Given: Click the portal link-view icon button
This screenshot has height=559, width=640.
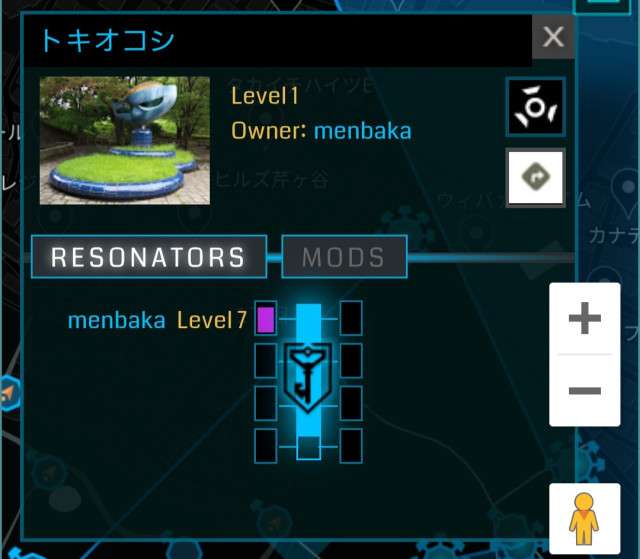Looking at the screenshot, I should pos(536,106).
